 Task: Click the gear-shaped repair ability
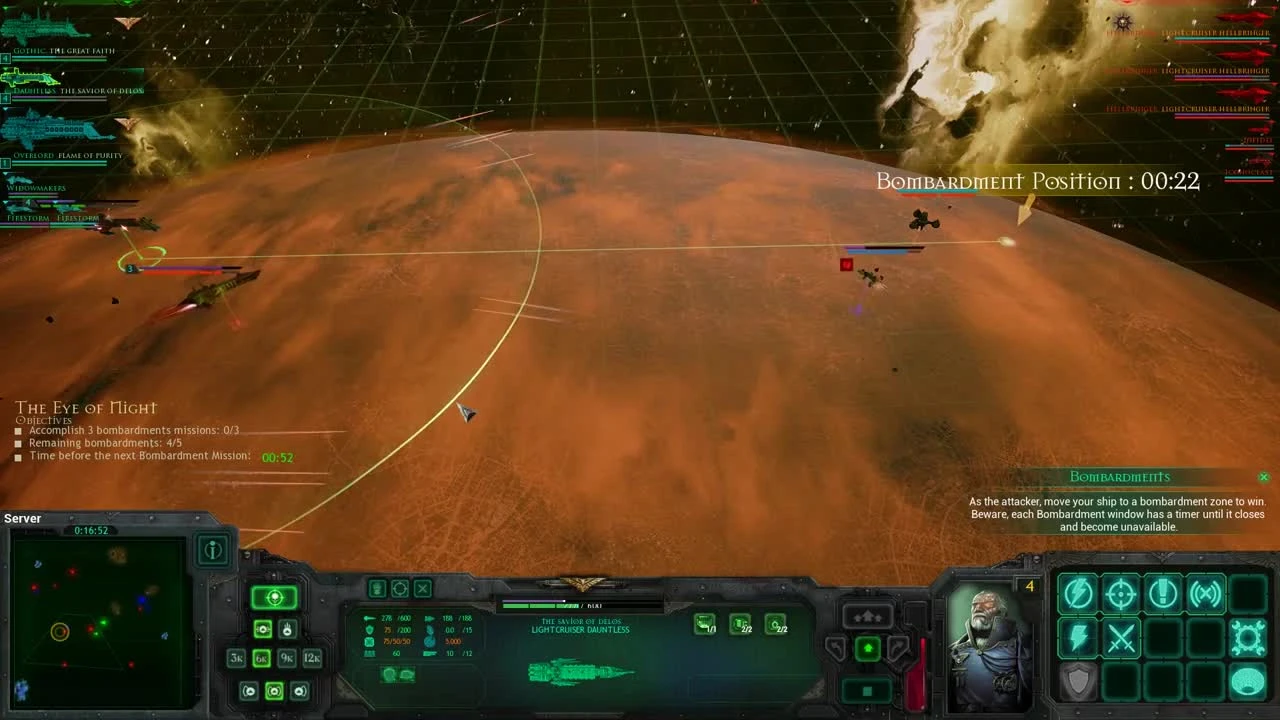[x=1248, y=638]
